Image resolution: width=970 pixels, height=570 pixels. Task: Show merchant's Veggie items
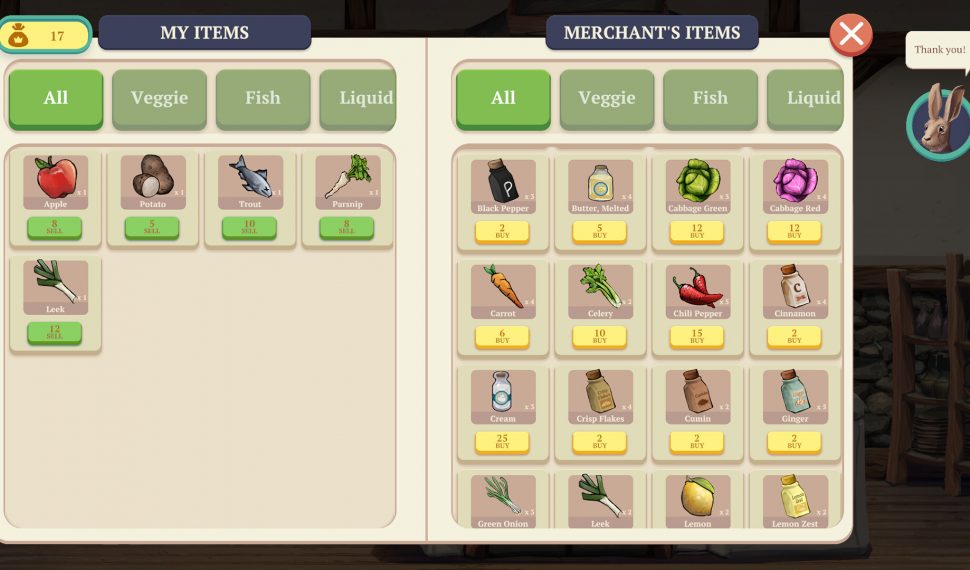(606, 98)
